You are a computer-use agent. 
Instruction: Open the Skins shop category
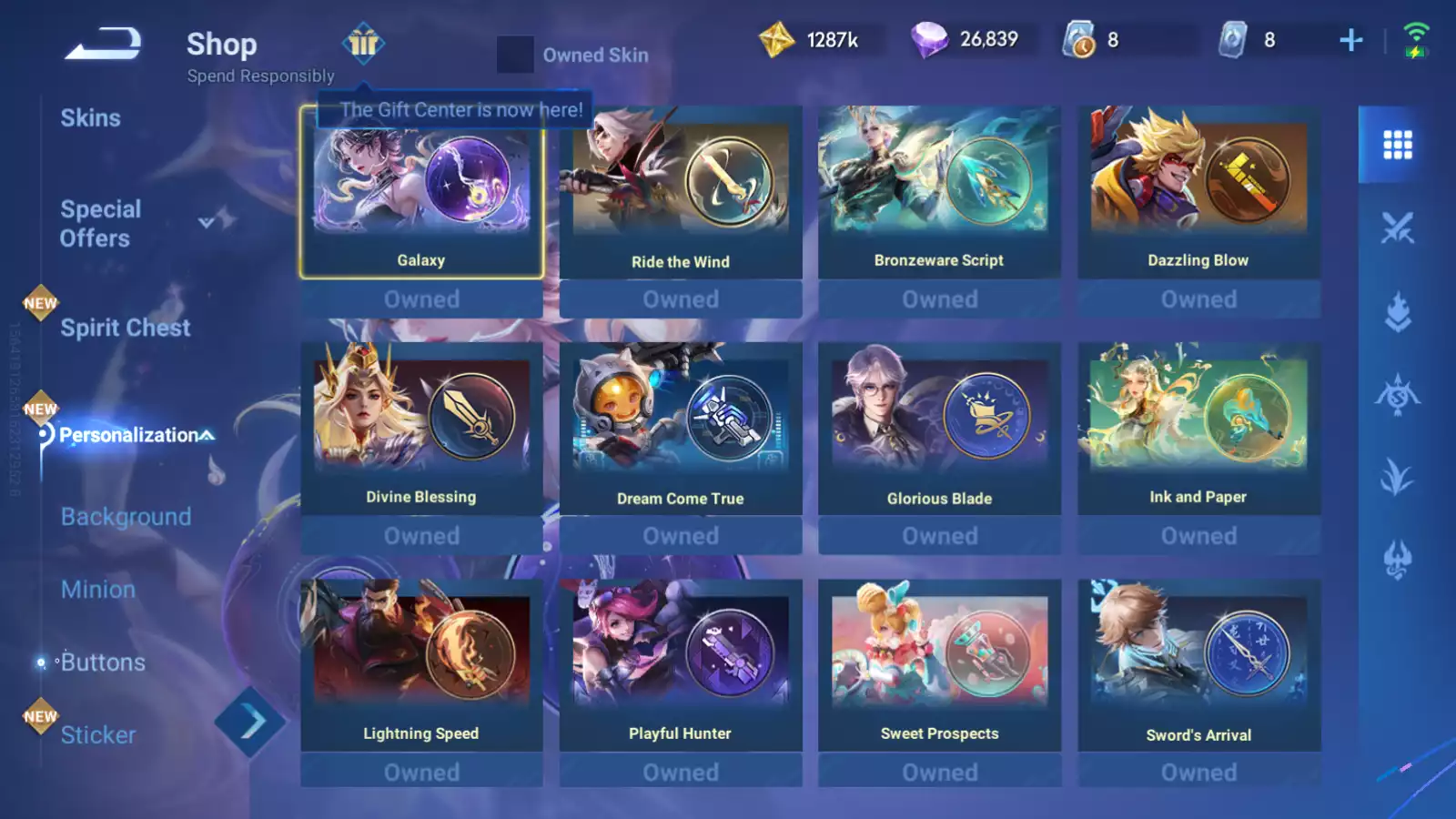click(x=90, y=118)
